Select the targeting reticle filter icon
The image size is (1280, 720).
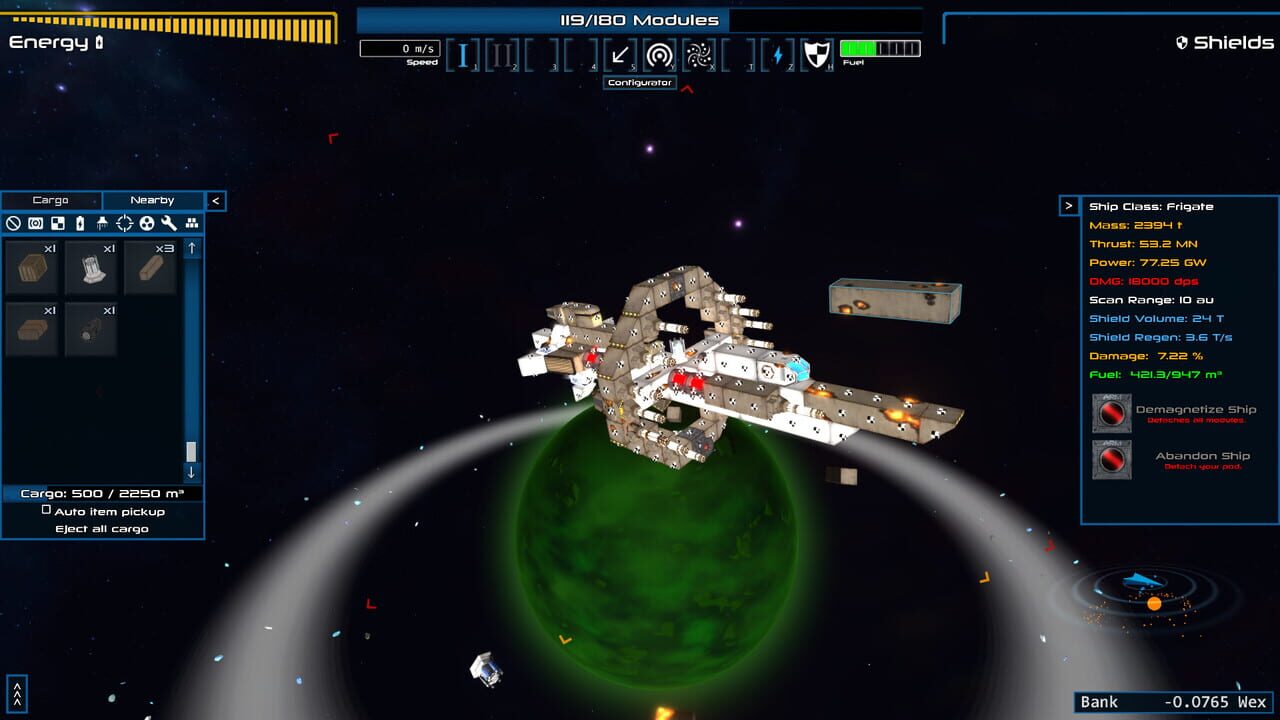click(124, 223)
